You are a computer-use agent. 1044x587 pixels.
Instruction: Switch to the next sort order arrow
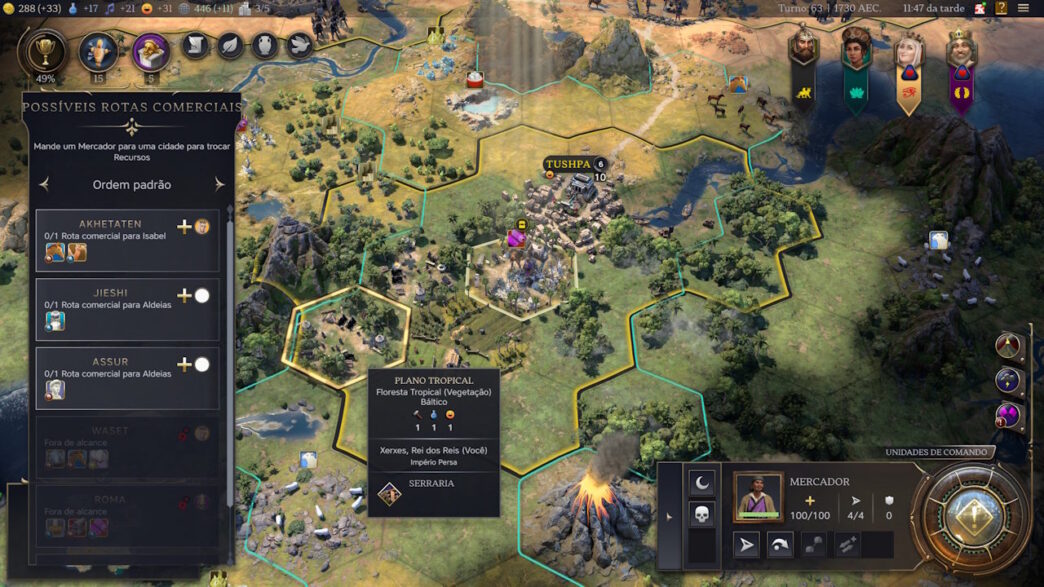[x=220, y=185]
